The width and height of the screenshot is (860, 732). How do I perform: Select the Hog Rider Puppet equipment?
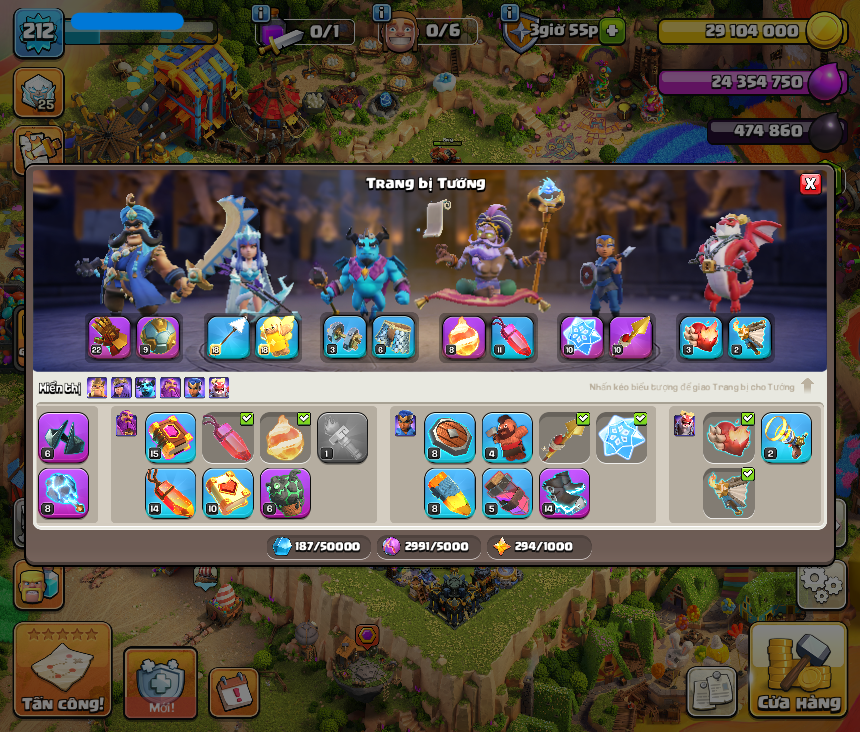tap(507, 438)
